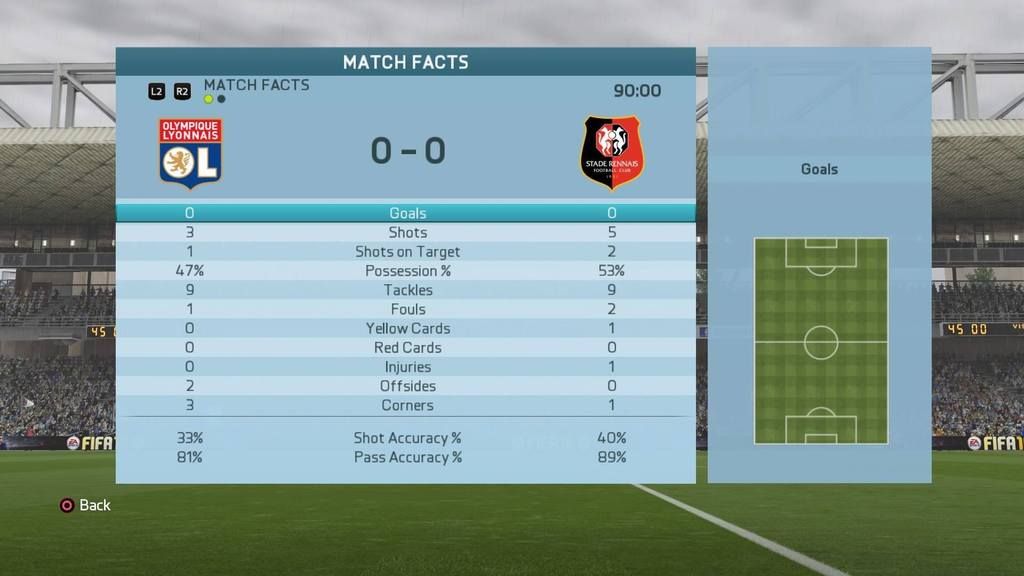Select the highlighted Goals stat row

click(407, 213)
